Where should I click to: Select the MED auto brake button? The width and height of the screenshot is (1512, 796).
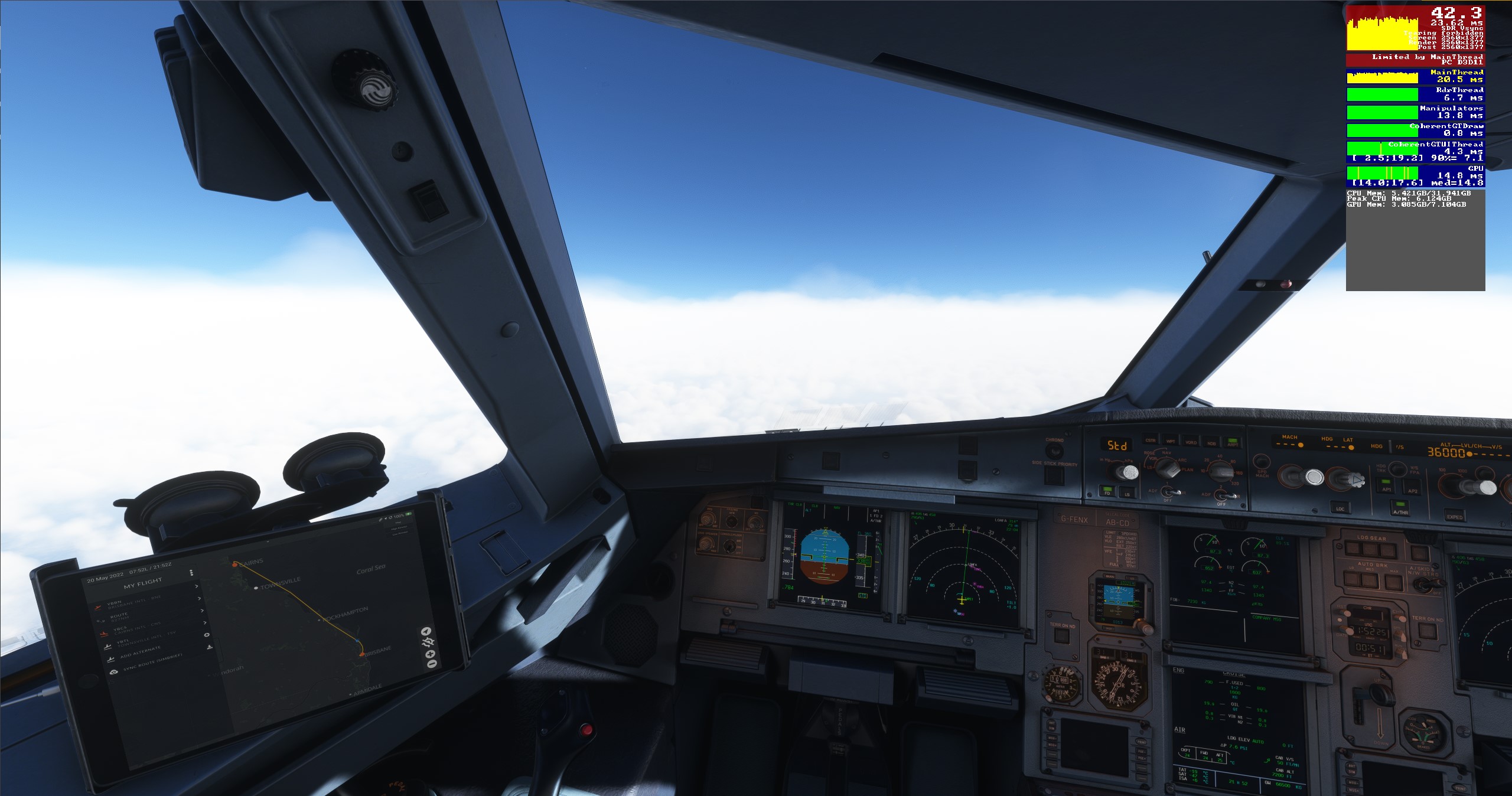coord(1369,580)
